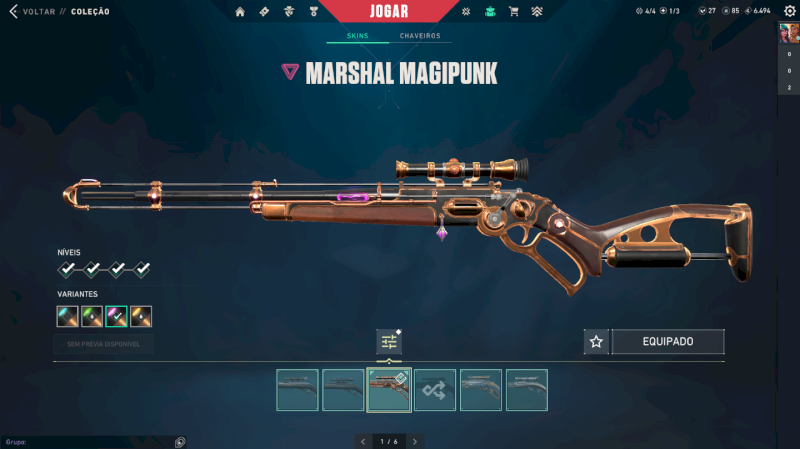Switch to the Chaveiros tab

tap(419, 36)
